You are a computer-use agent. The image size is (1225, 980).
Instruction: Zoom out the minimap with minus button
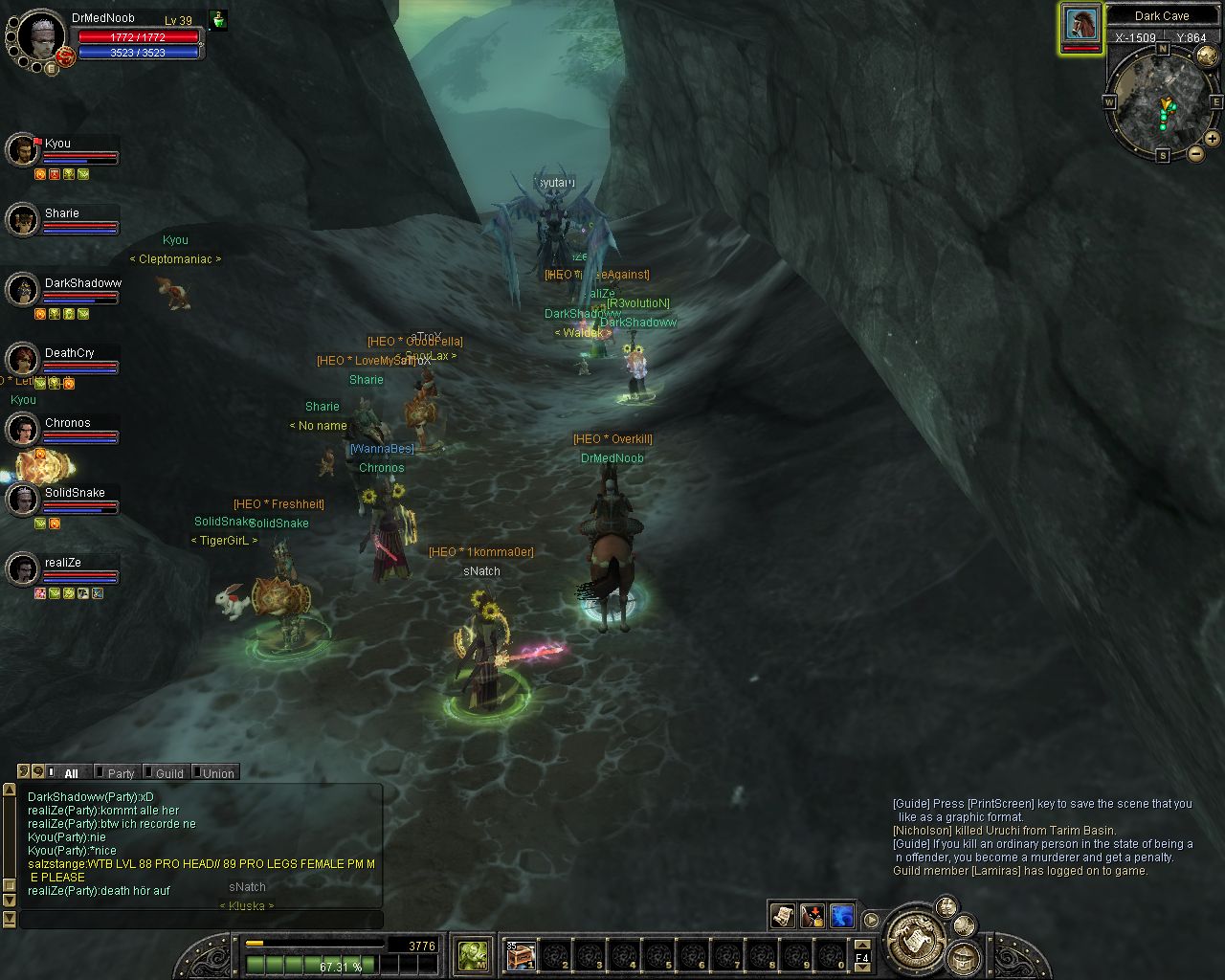pos(1195,153)
